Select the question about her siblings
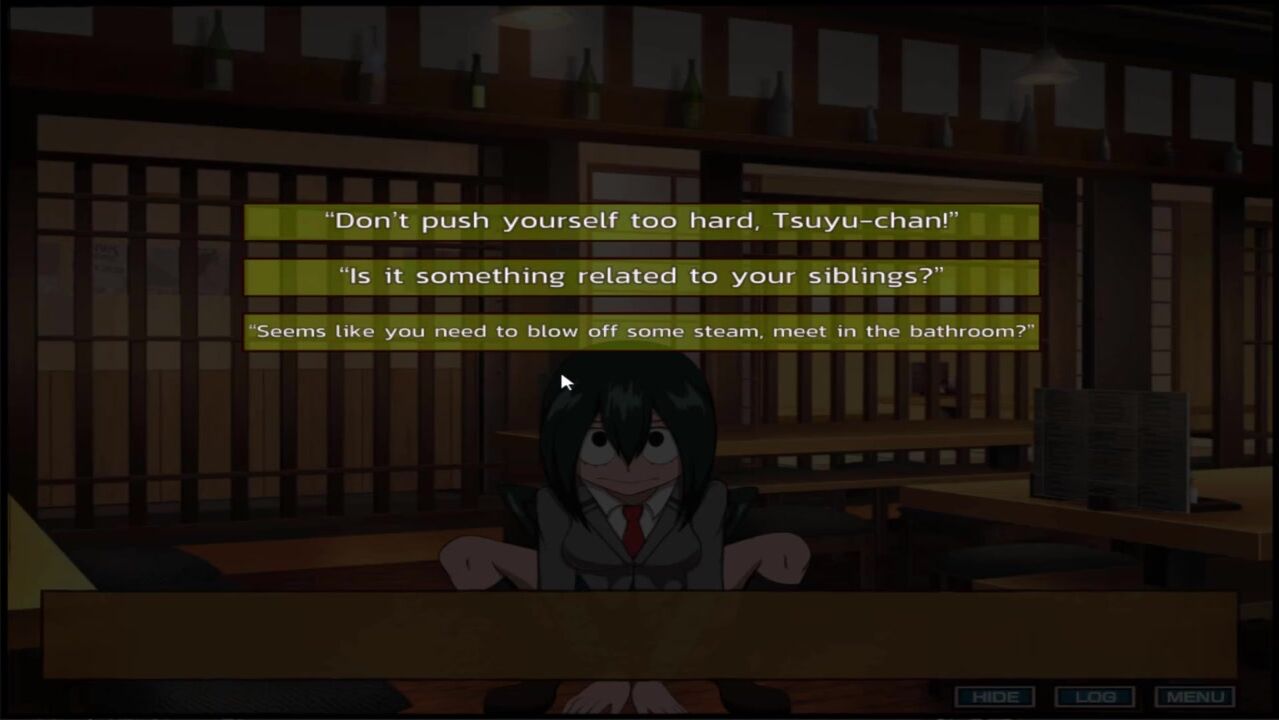 pyautogui.click(x=641, y=277)
